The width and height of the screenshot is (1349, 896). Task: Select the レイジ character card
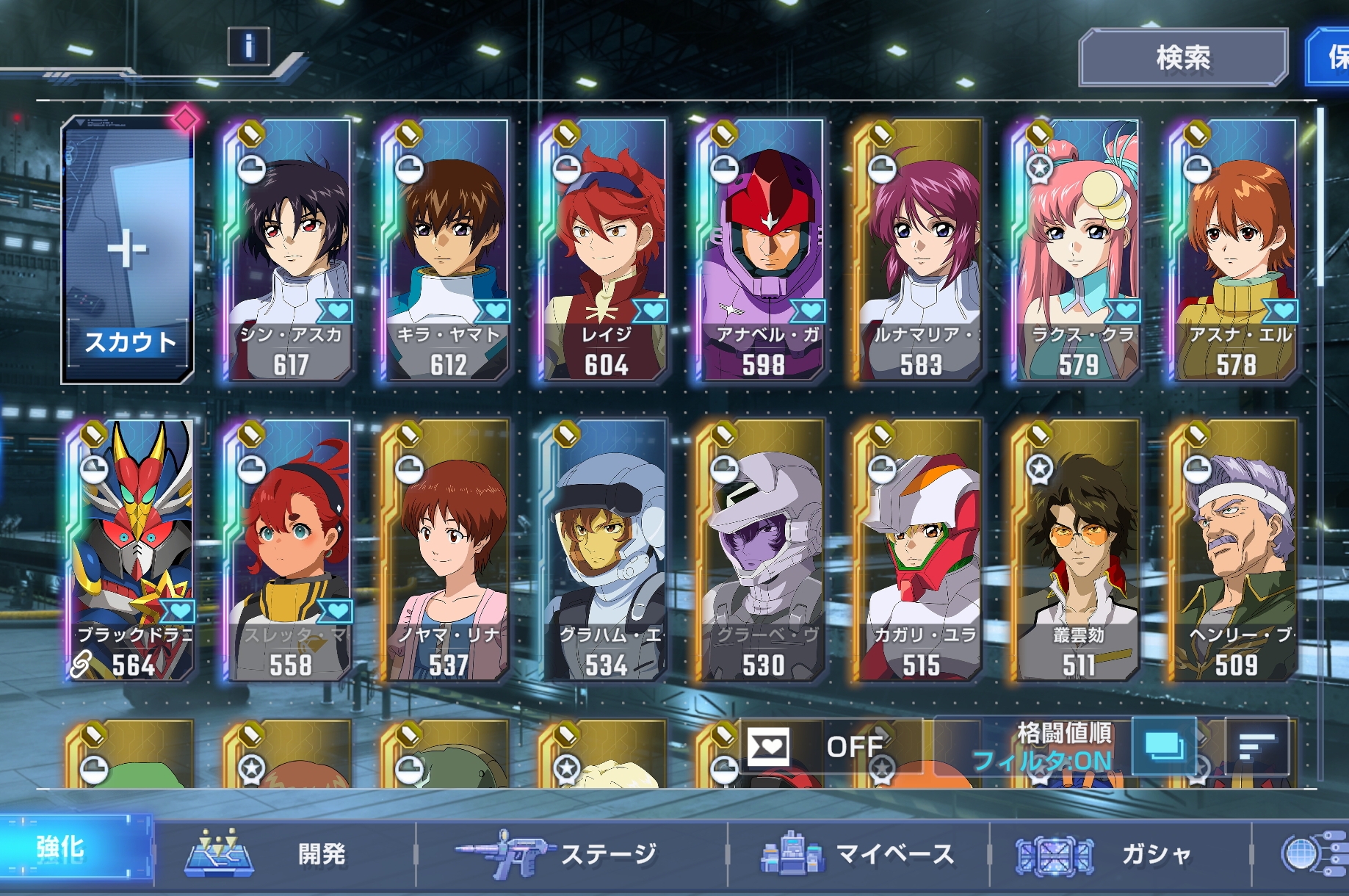pyautogui.click(x=605, y=250)
